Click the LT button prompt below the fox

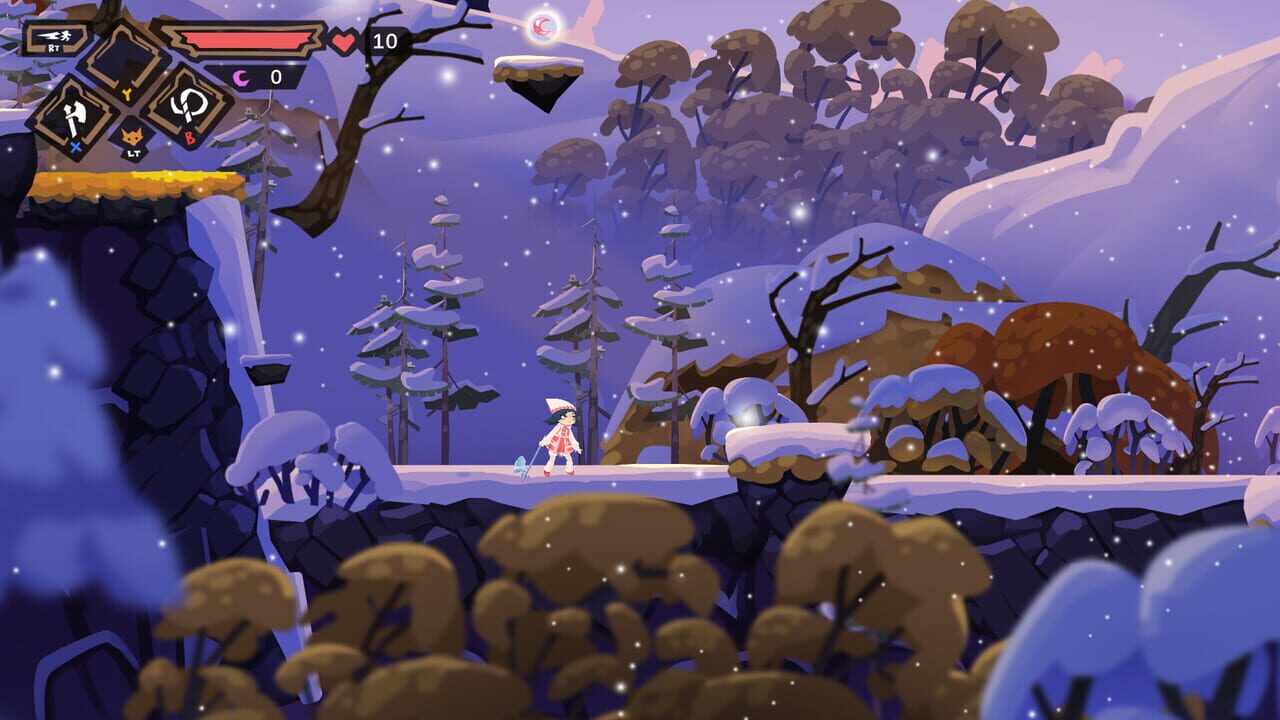coord(132,152)
